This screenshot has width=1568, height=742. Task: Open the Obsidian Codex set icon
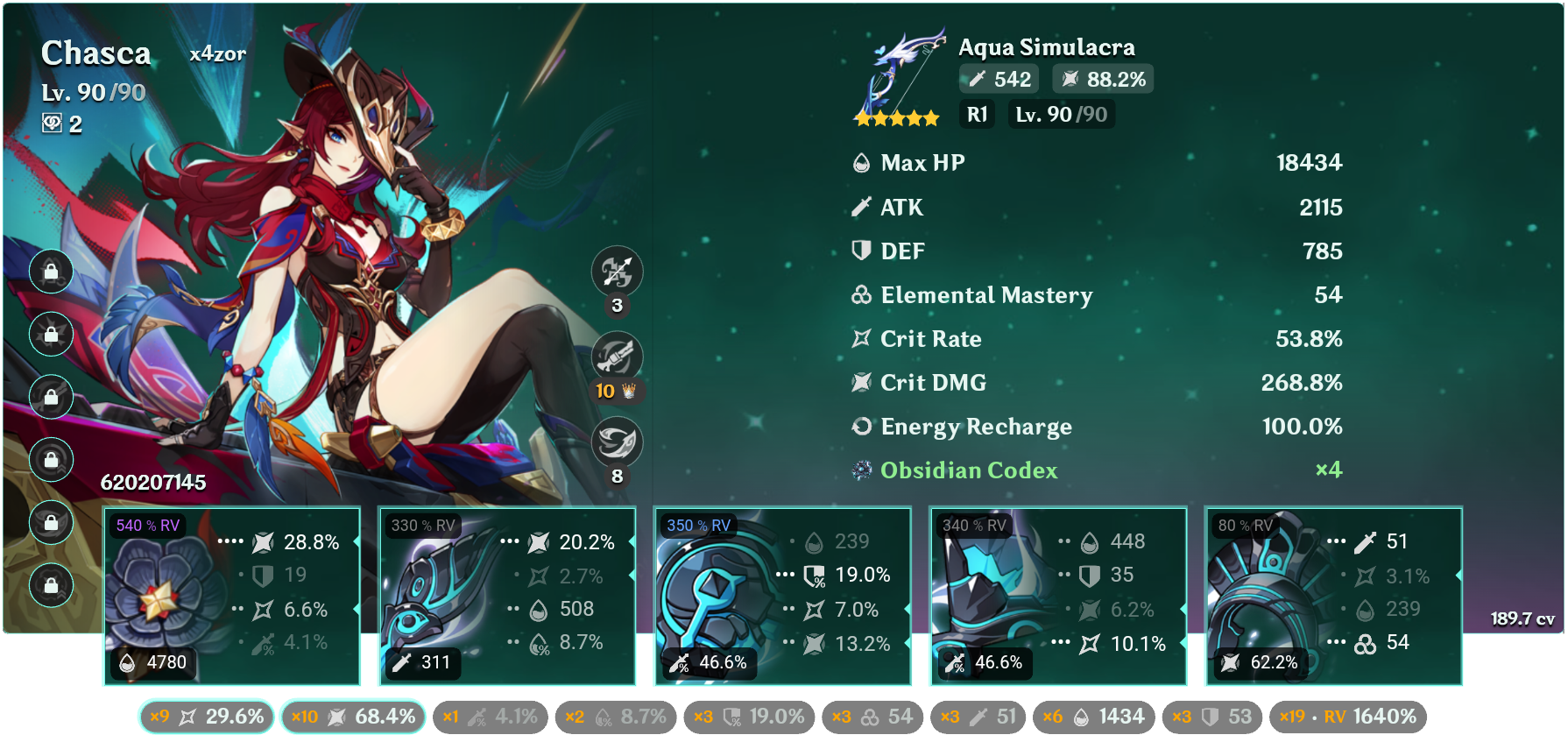point(860,470)
